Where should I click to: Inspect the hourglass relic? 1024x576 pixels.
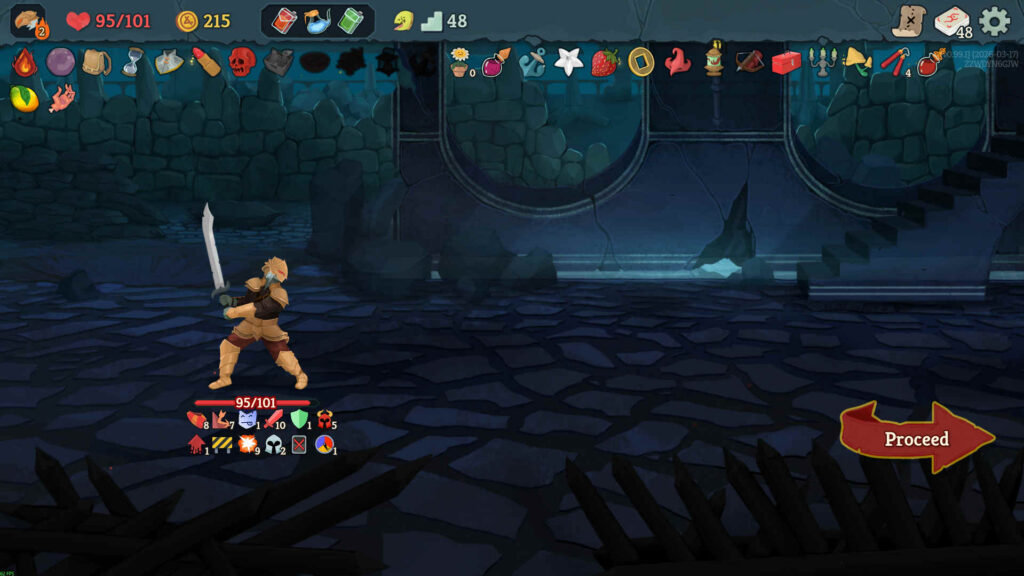133,62
